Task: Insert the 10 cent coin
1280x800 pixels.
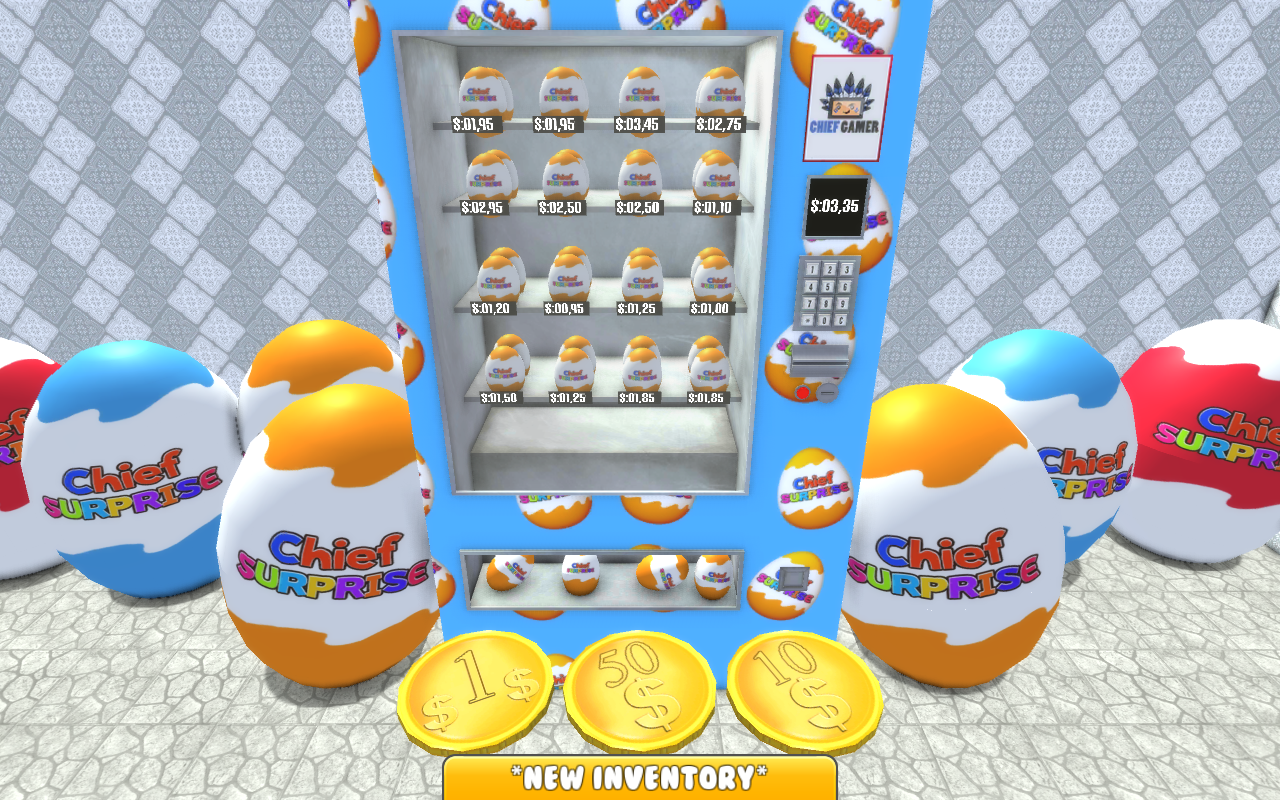Action: [x=806, y=690]
